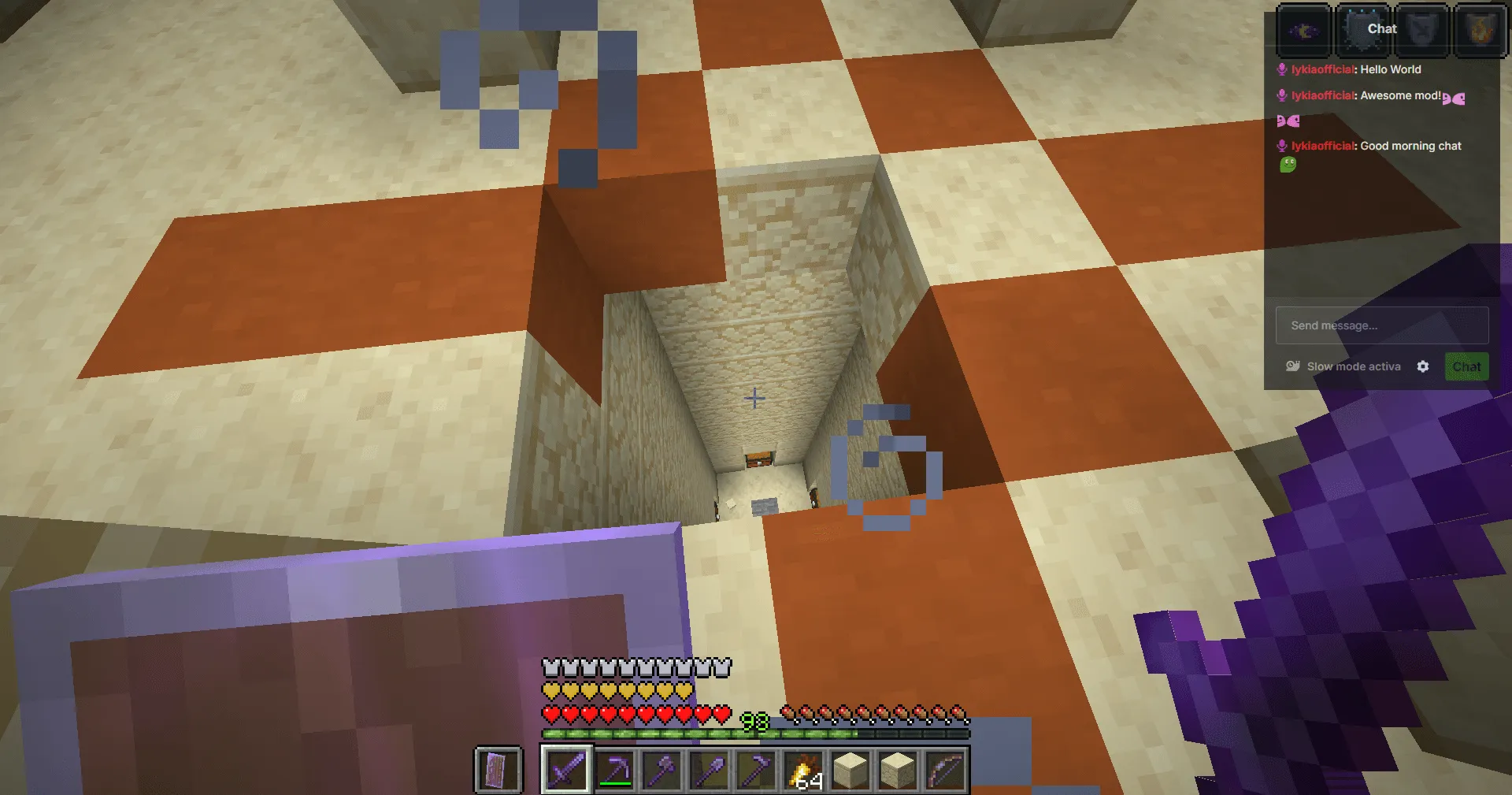The width and height of the screenshot is (1512, 795).
Task: Toggle the mic on Good morning chat message
Action: tap(1281, 146)
